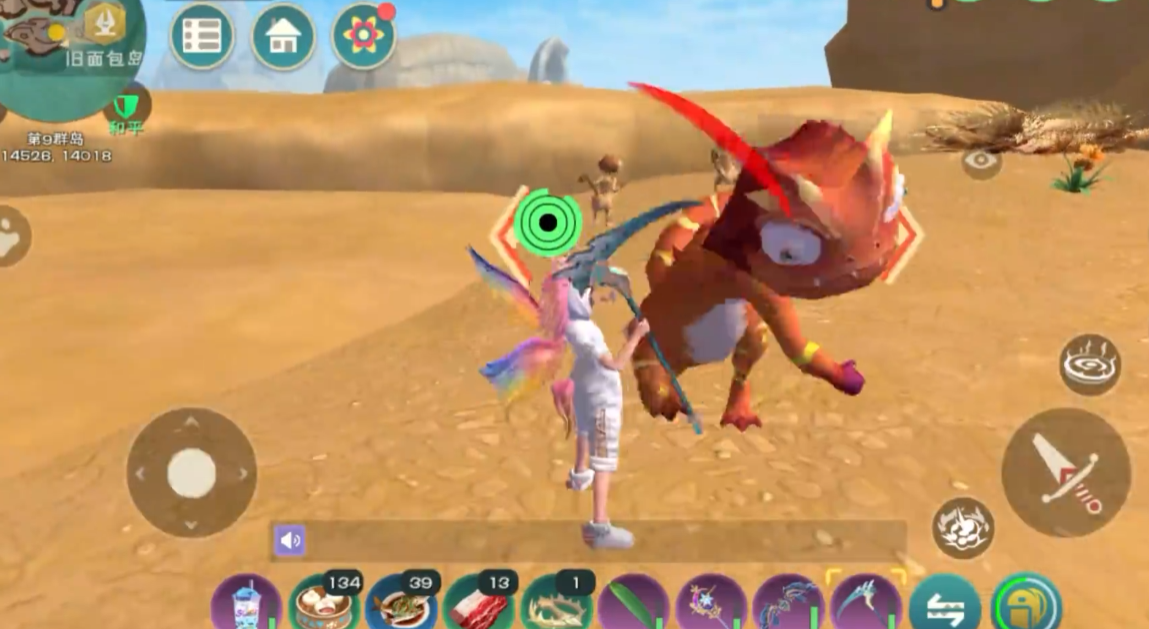Image resolution: width=1149 pixels, height=629 pixels.
Task: Tap the house icon button
Action: [283, 37]
